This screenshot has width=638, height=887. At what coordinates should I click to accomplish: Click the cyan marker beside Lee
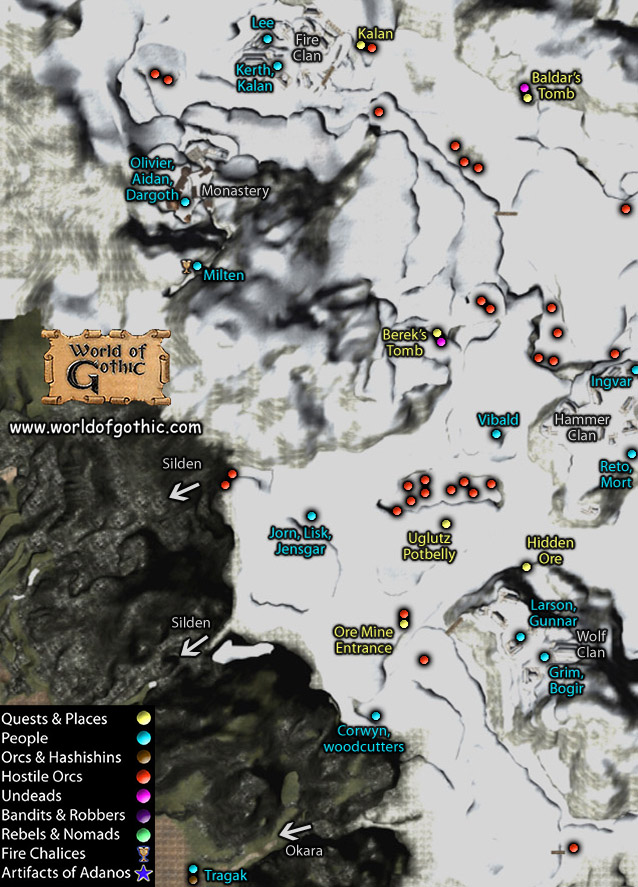coord(267,39)
